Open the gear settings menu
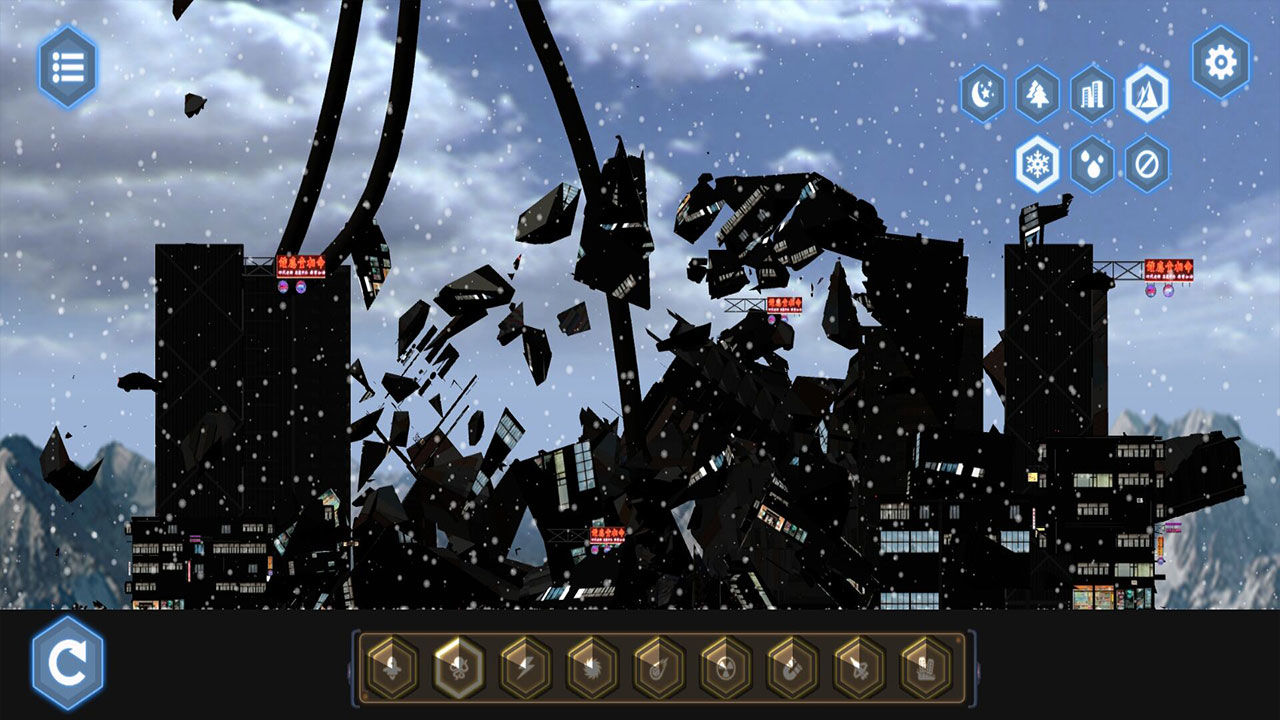This screenshot has width=1280, height=720. pos(1220,63)
